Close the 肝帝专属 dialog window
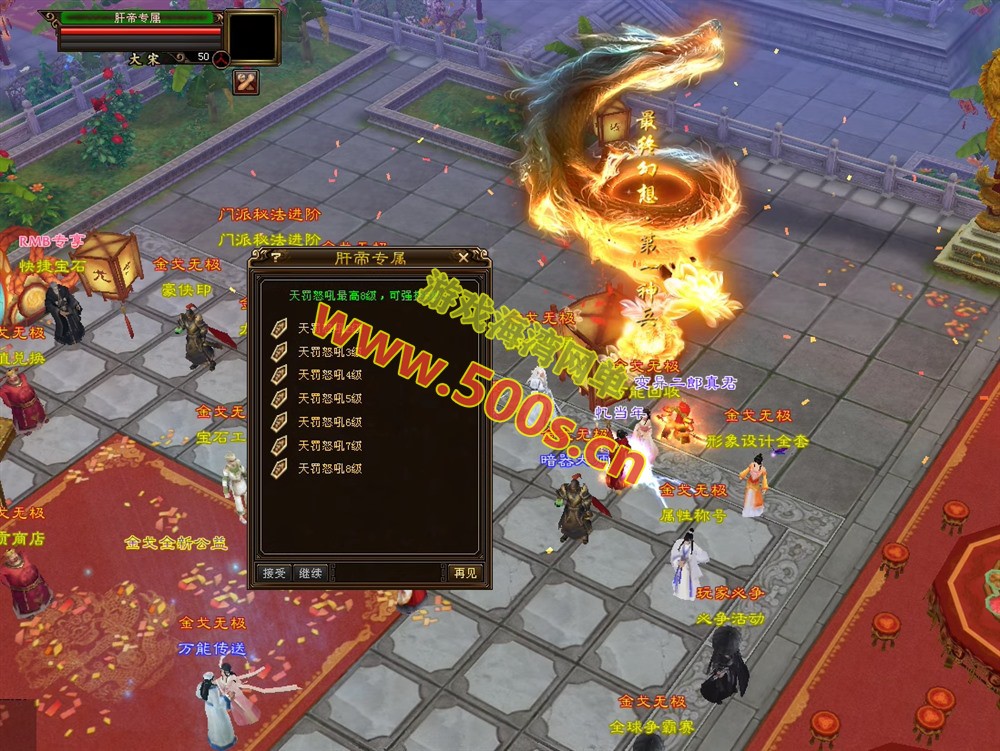 [x=463, y=258]
